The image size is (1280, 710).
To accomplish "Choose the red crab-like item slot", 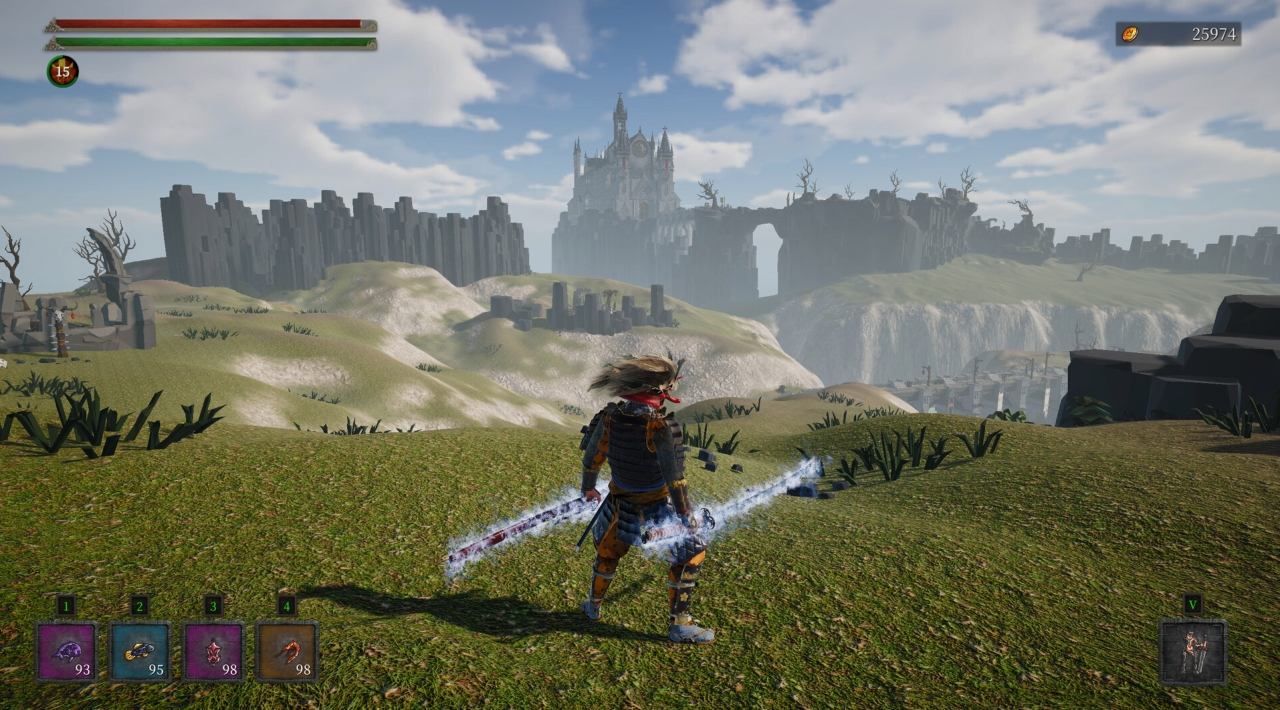I will (x=213, y=652).
